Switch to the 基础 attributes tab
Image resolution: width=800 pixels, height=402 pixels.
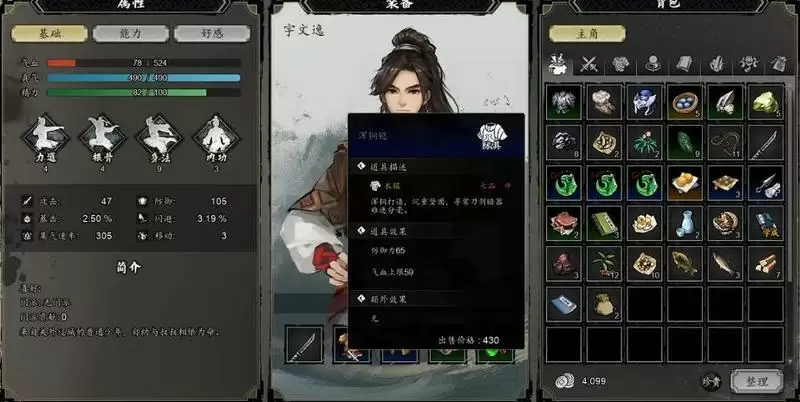click(x=50, y=33)
